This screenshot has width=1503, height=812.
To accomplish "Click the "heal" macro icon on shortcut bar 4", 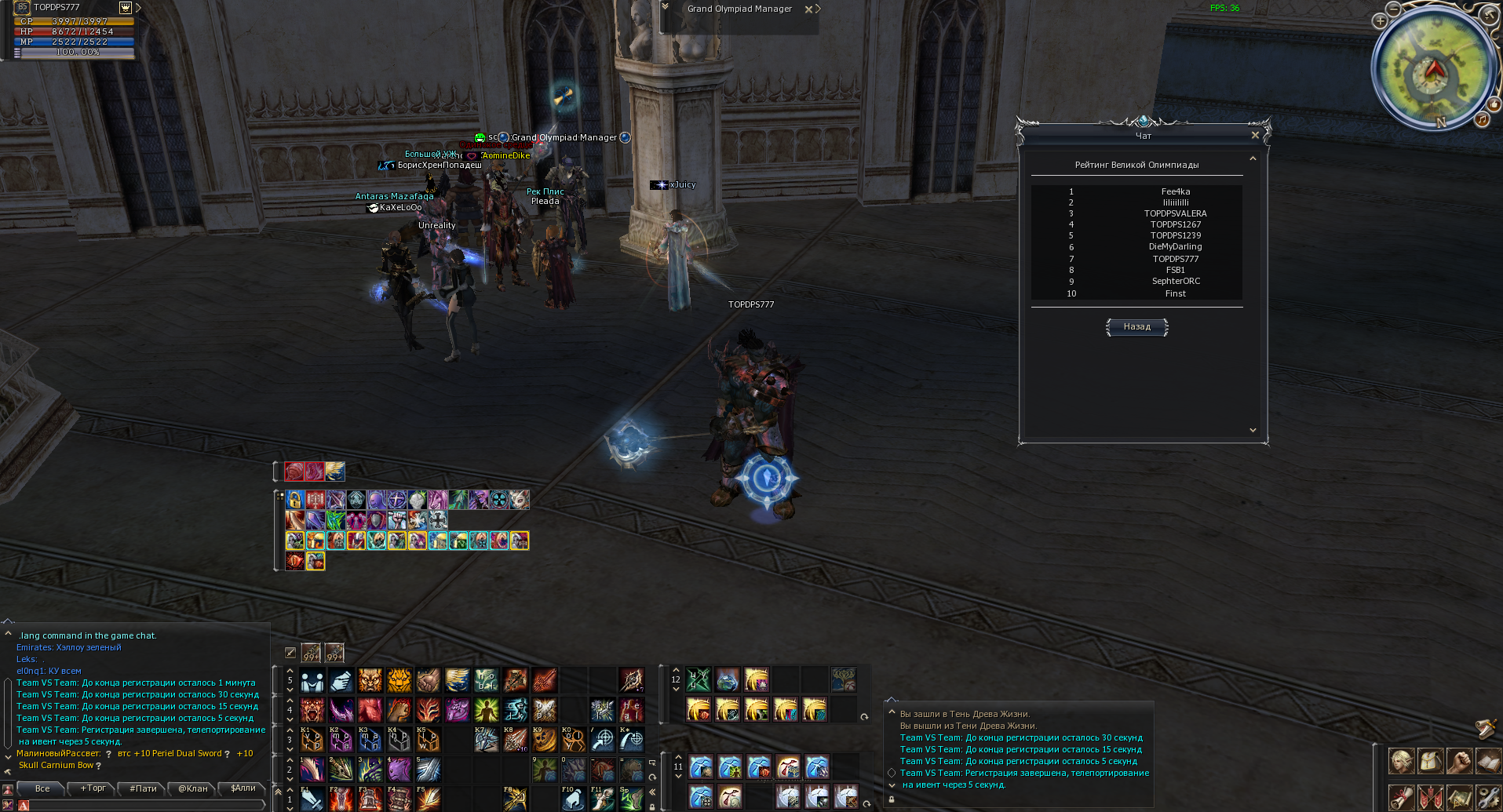I will [x=633, y=710].
